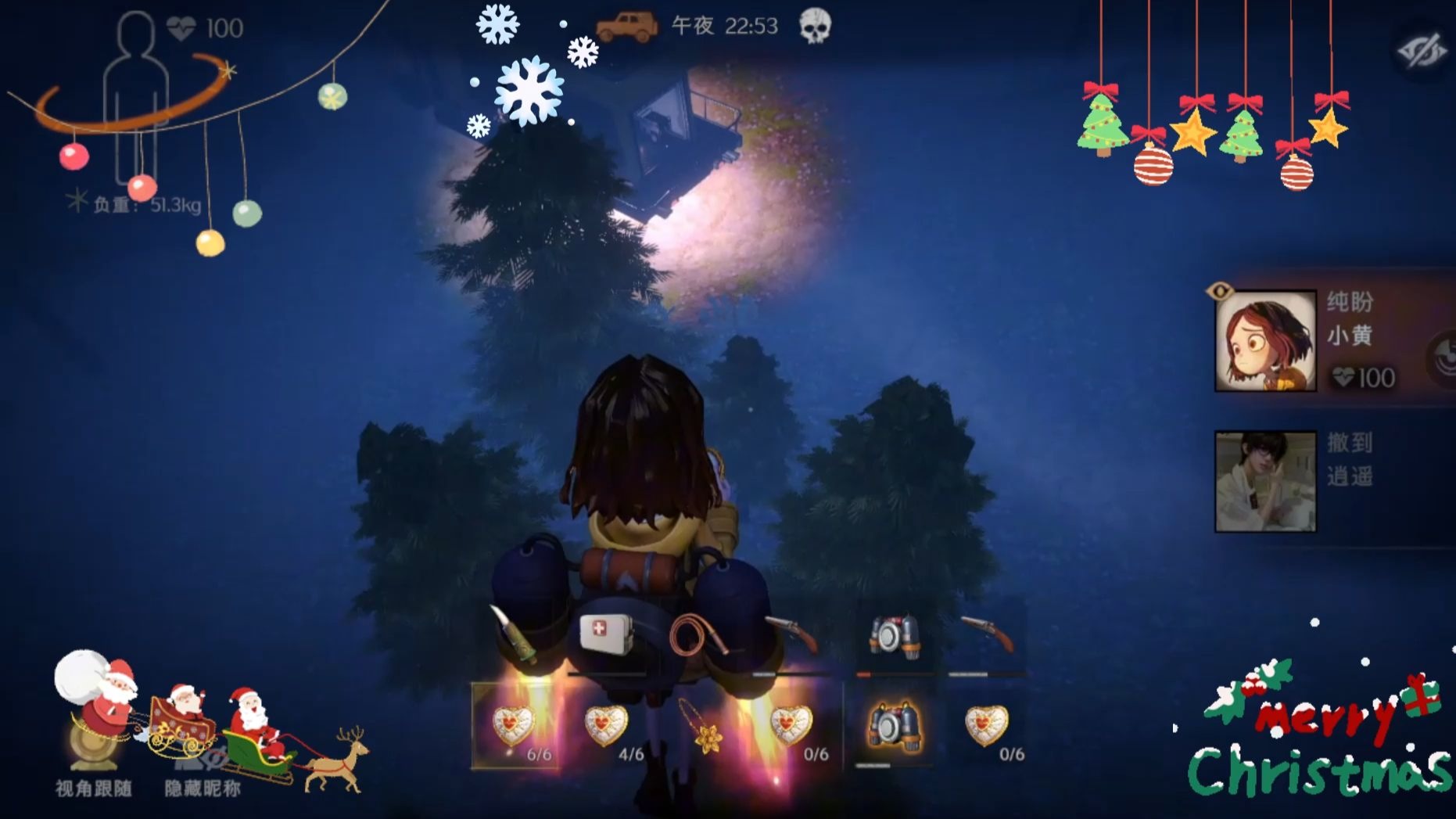Select the heart item showing 6/6

point(515,727)
